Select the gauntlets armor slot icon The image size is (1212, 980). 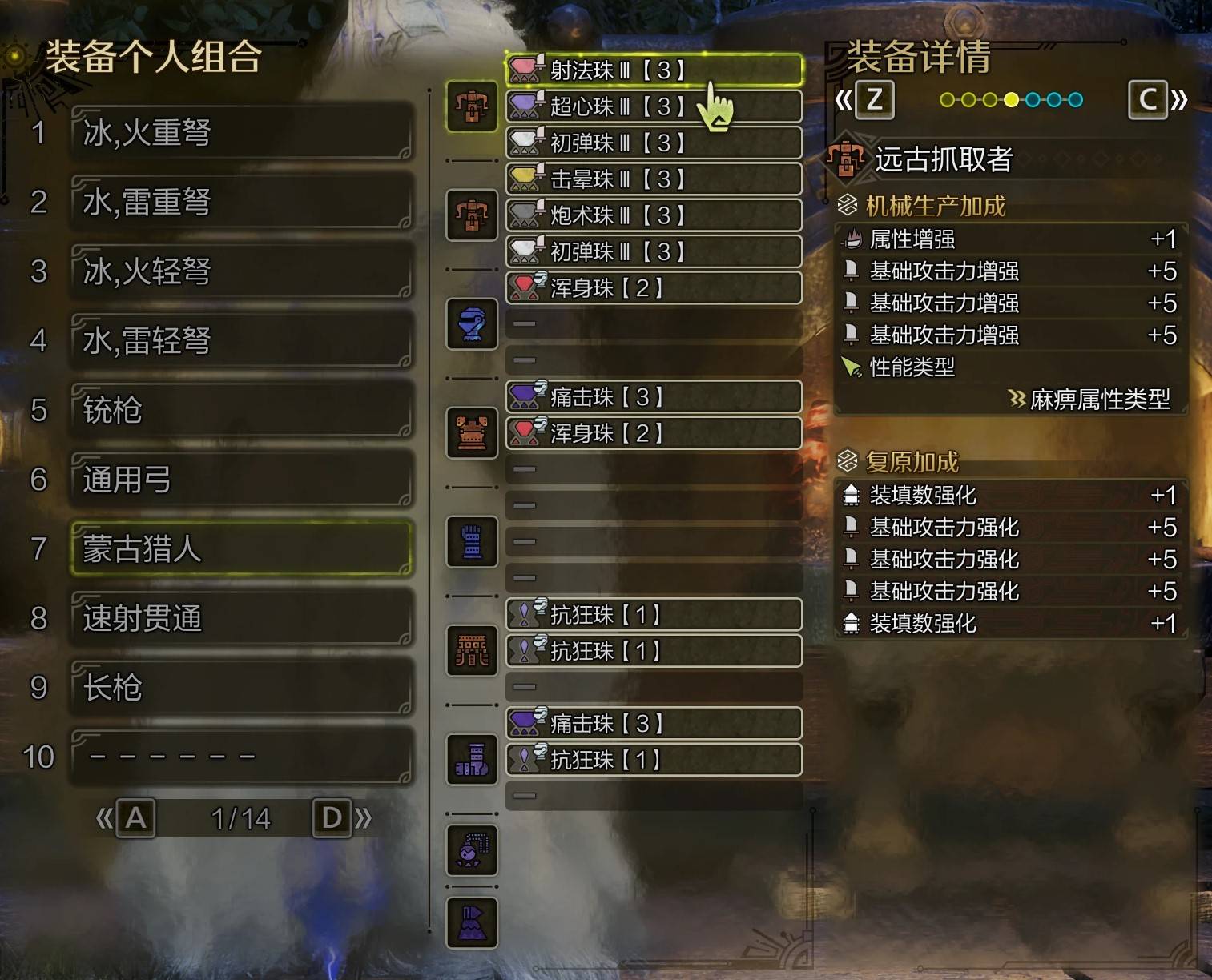coord(472,541)
